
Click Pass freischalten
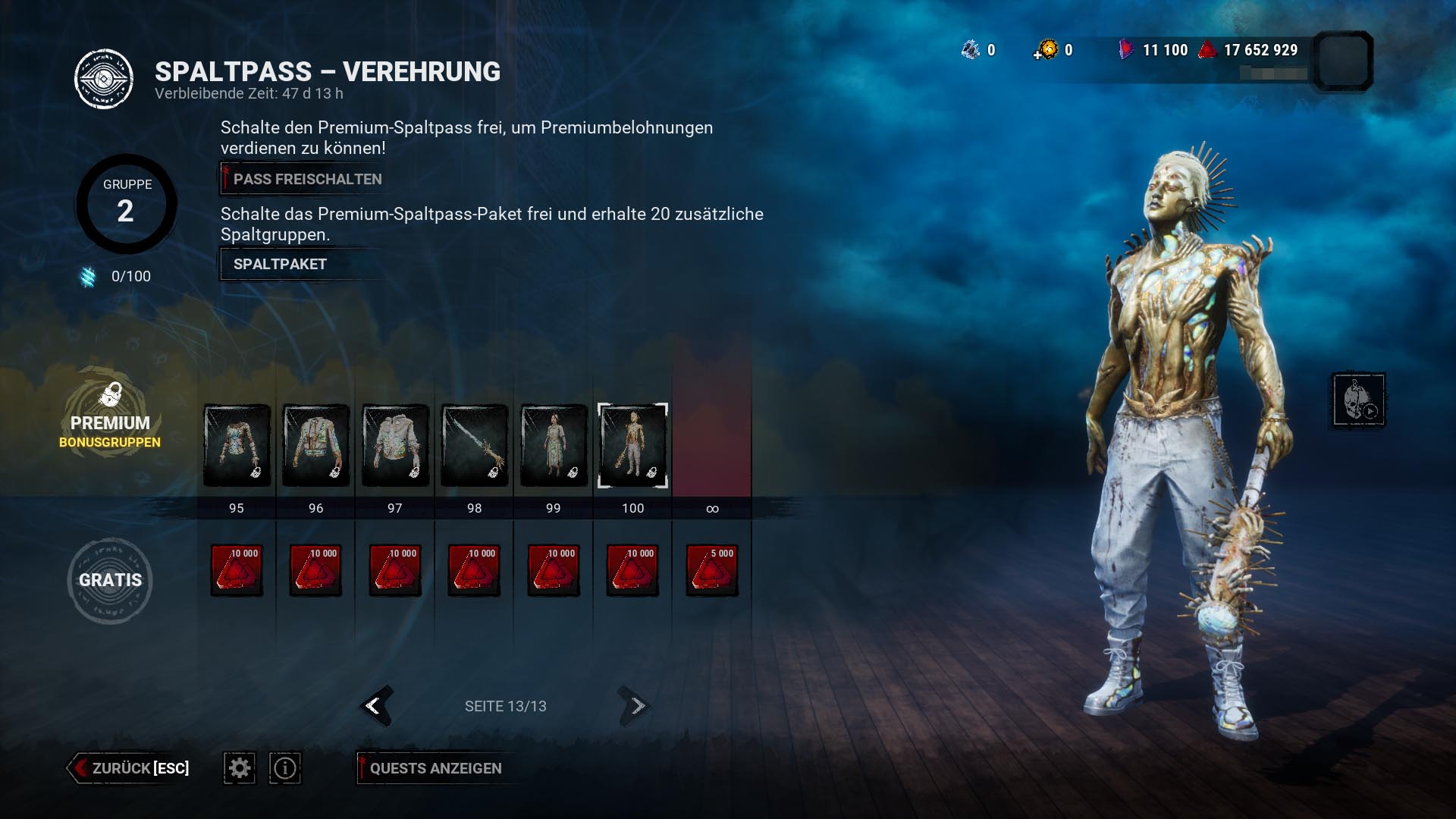click(302, 179)
